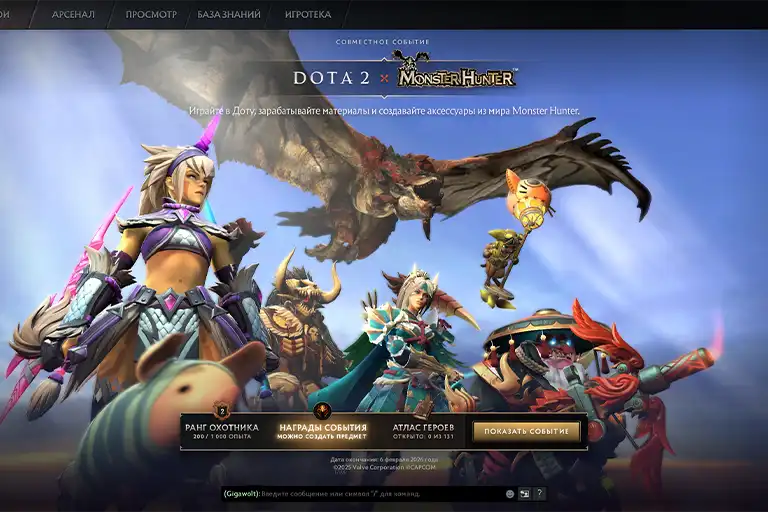Viewport: 768px width, 512px height.
Task: Click the Показать событие button
Action: pyautogui.click(x=526, y=432)
